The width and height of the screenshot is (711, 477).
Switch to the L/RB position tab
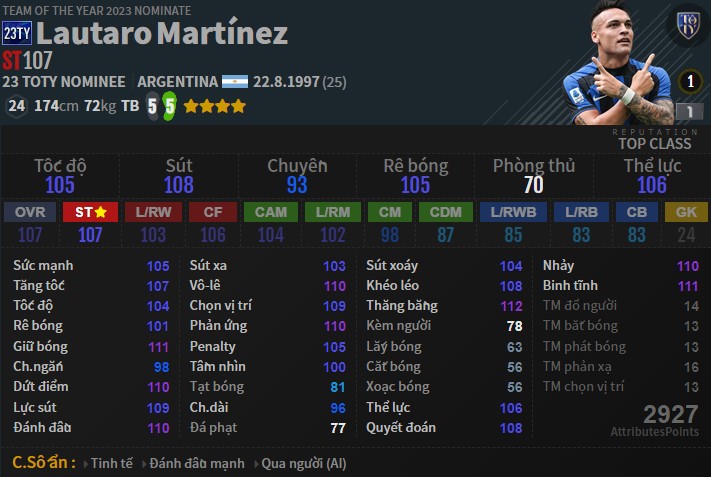tap(581, 212)
